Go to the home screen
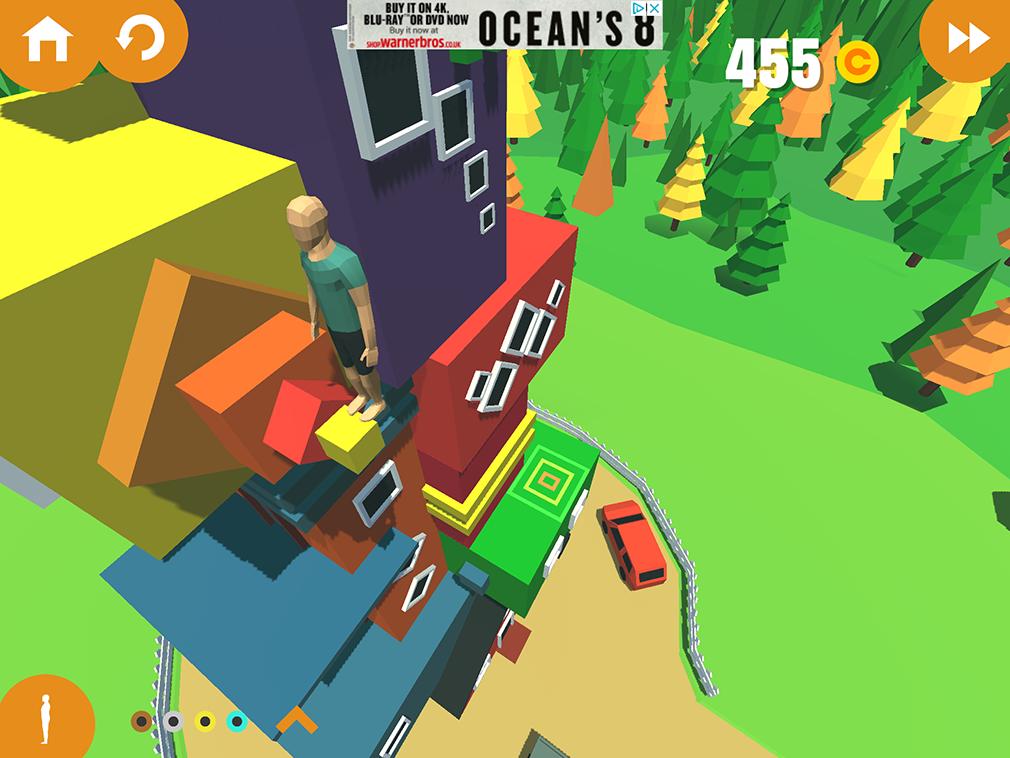This screenshot has height=758, width=1010. 47,40
